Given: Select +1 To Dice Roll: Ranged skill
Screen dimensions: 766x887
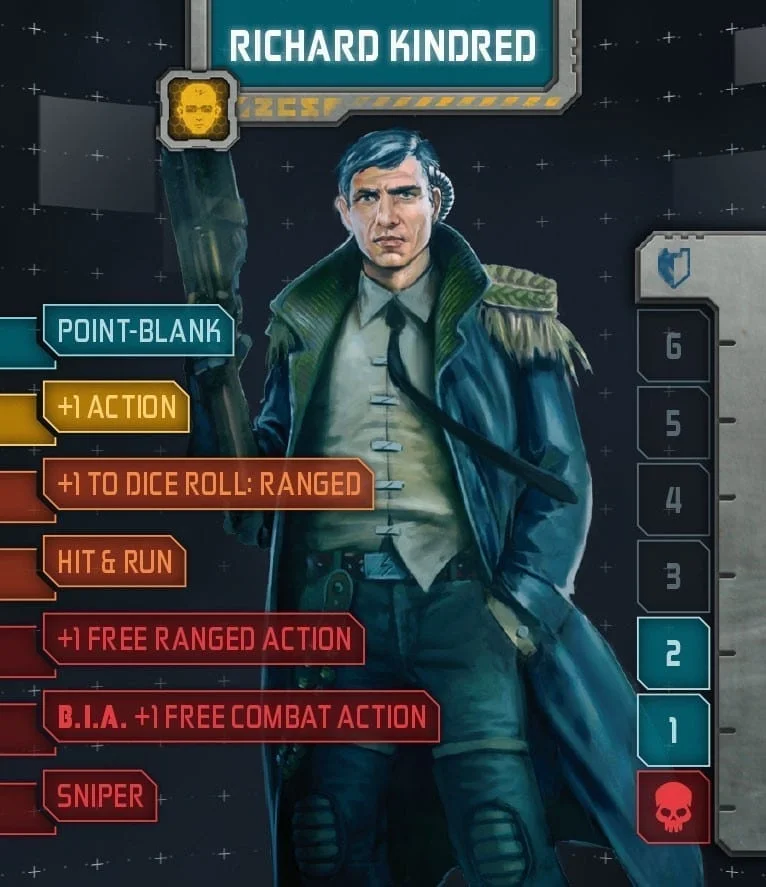Looking at the screenshot, I should 208,485.
